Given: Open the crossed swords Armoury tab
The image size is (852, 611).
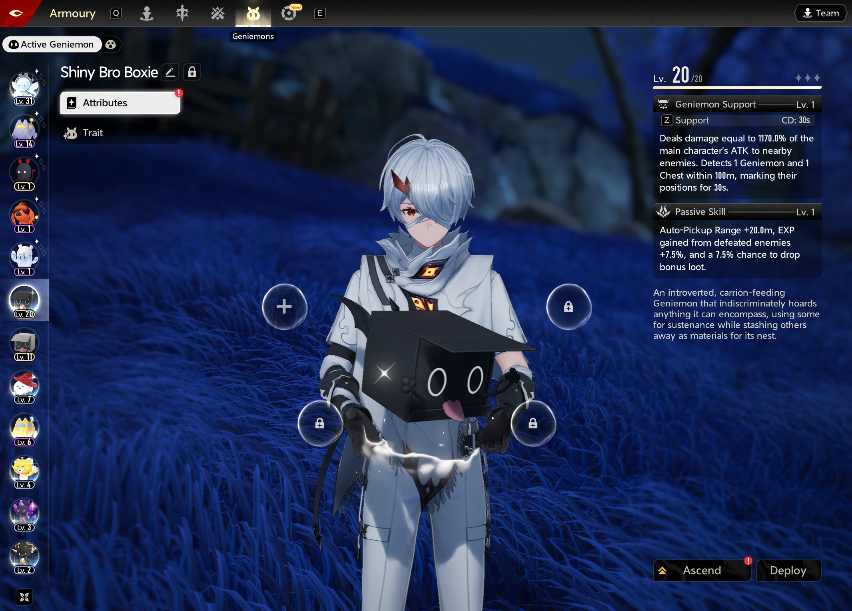Looking at the screenshot, I should pos(217,14).
